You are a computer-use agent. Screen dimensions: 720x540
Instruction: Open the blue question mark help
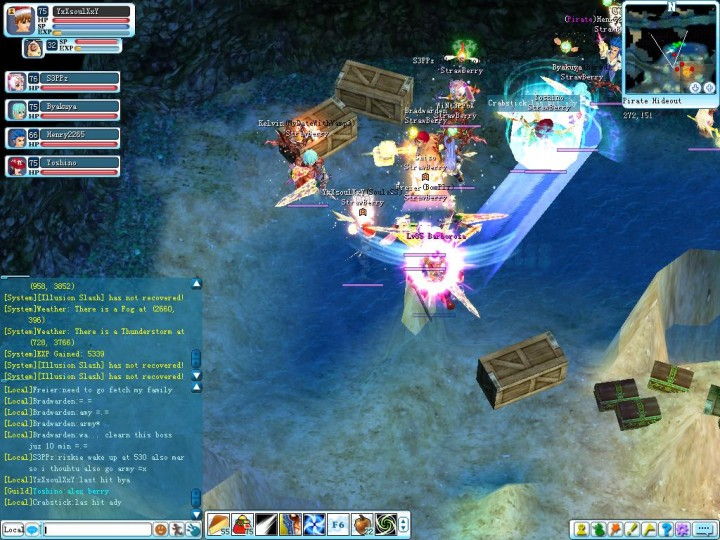(664, 529)
